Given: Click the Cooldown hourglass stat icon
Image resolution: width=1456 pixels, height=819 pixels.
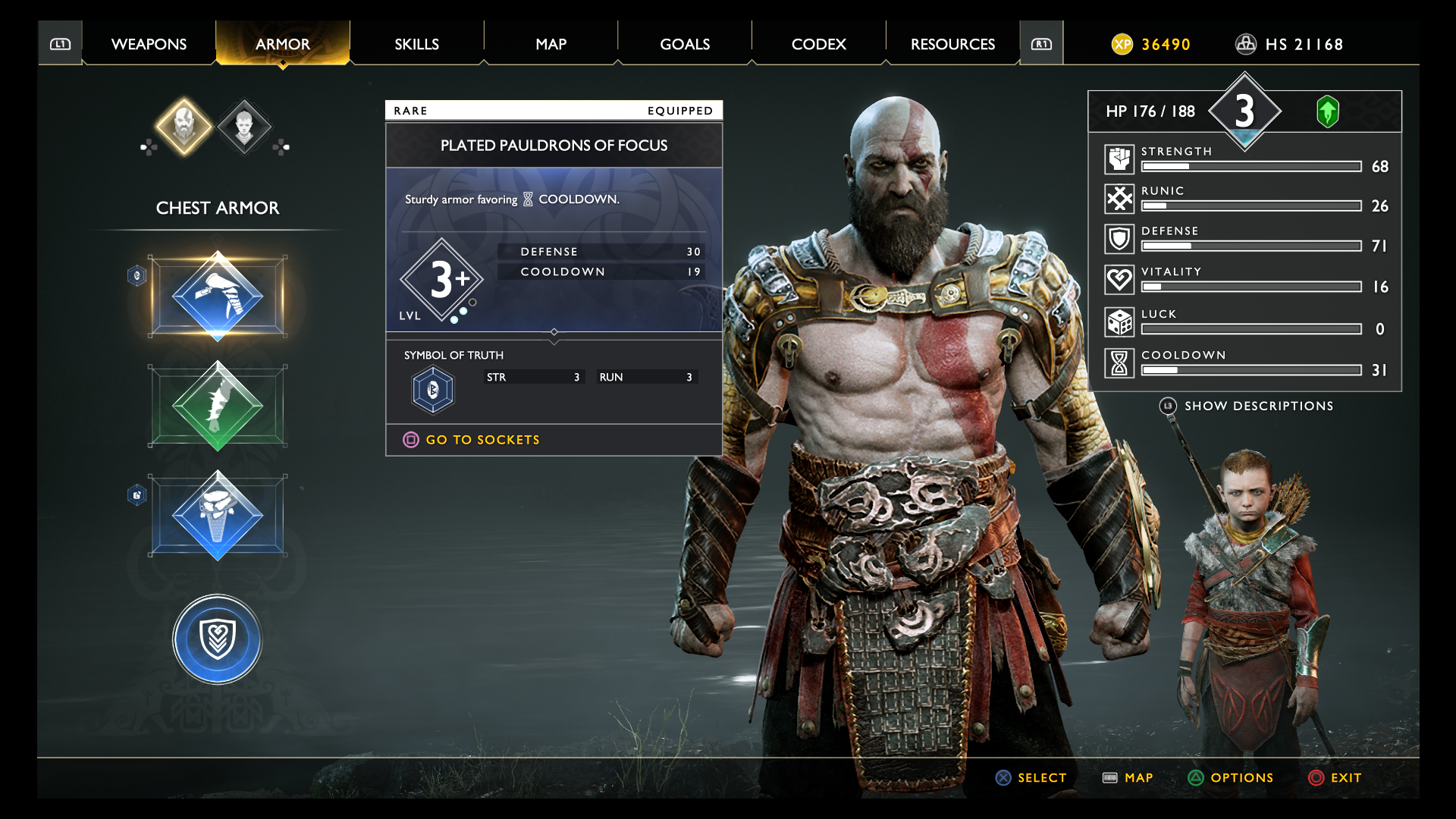Looking at the screenshot, I should tap(1119, 363).
